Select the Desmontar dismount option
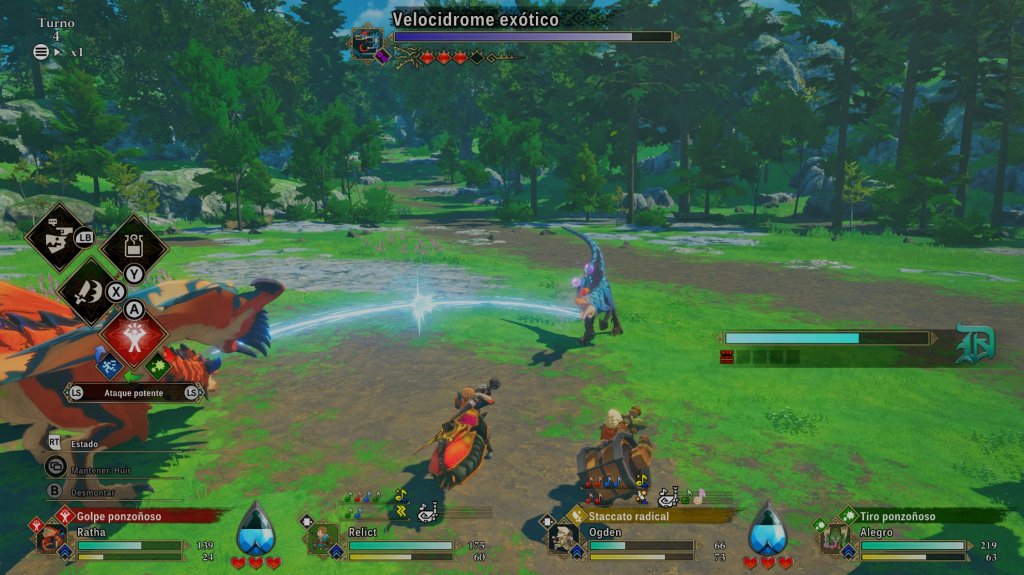Screen dimensions: 1024x575 coord(95,491)
